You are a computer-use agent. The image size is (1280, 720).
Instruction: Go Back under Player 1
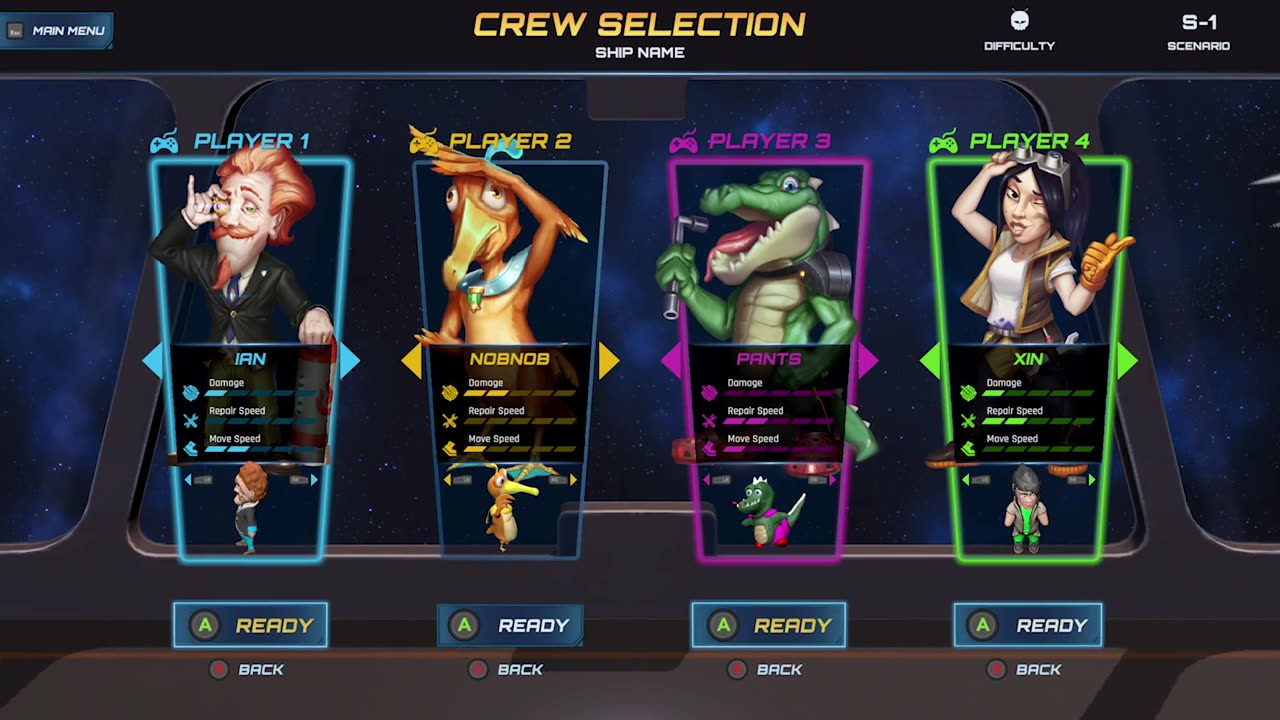[248, 669]
